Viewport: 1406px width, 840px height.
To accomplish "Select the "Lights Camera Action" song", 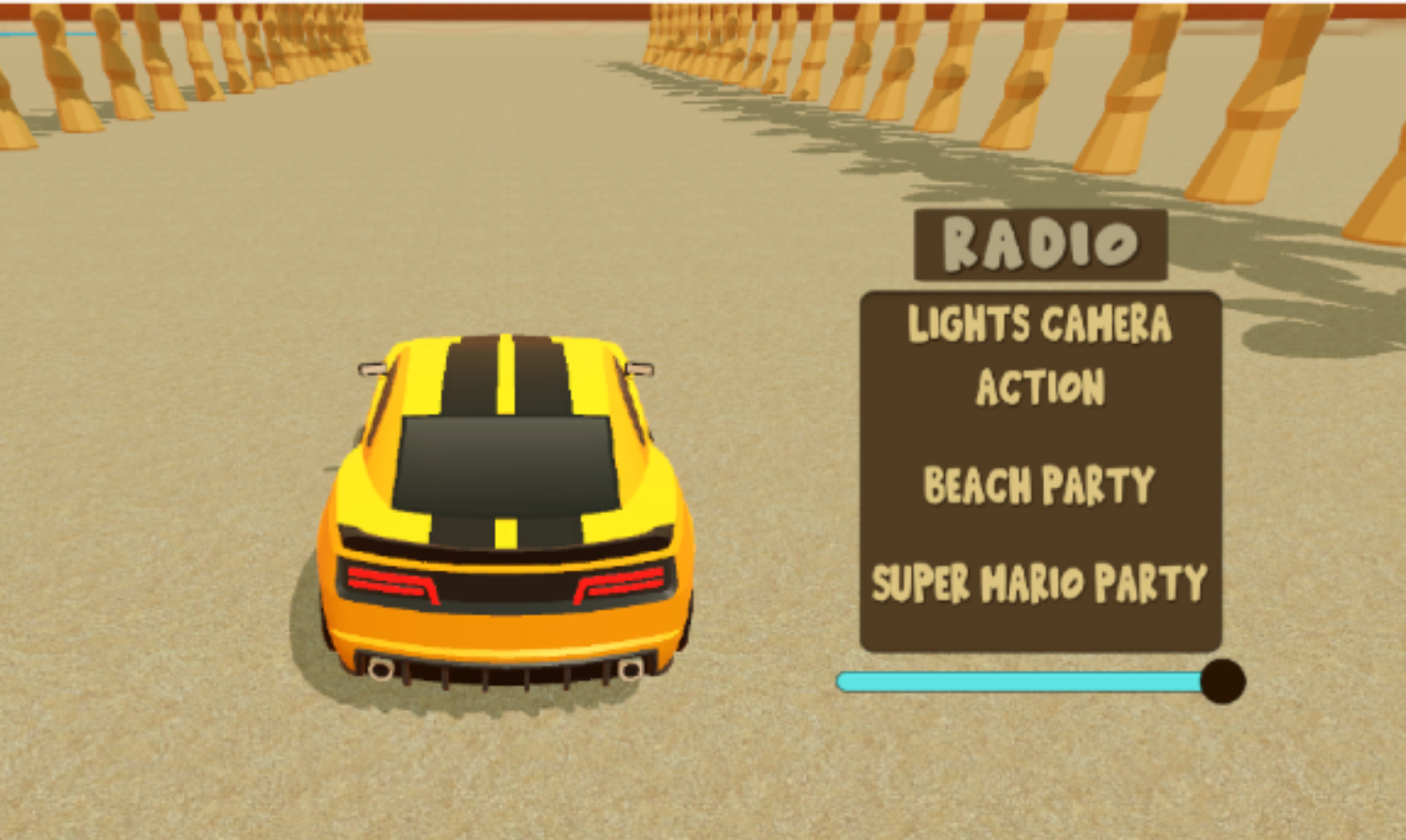I will (x=1038, y=354).
